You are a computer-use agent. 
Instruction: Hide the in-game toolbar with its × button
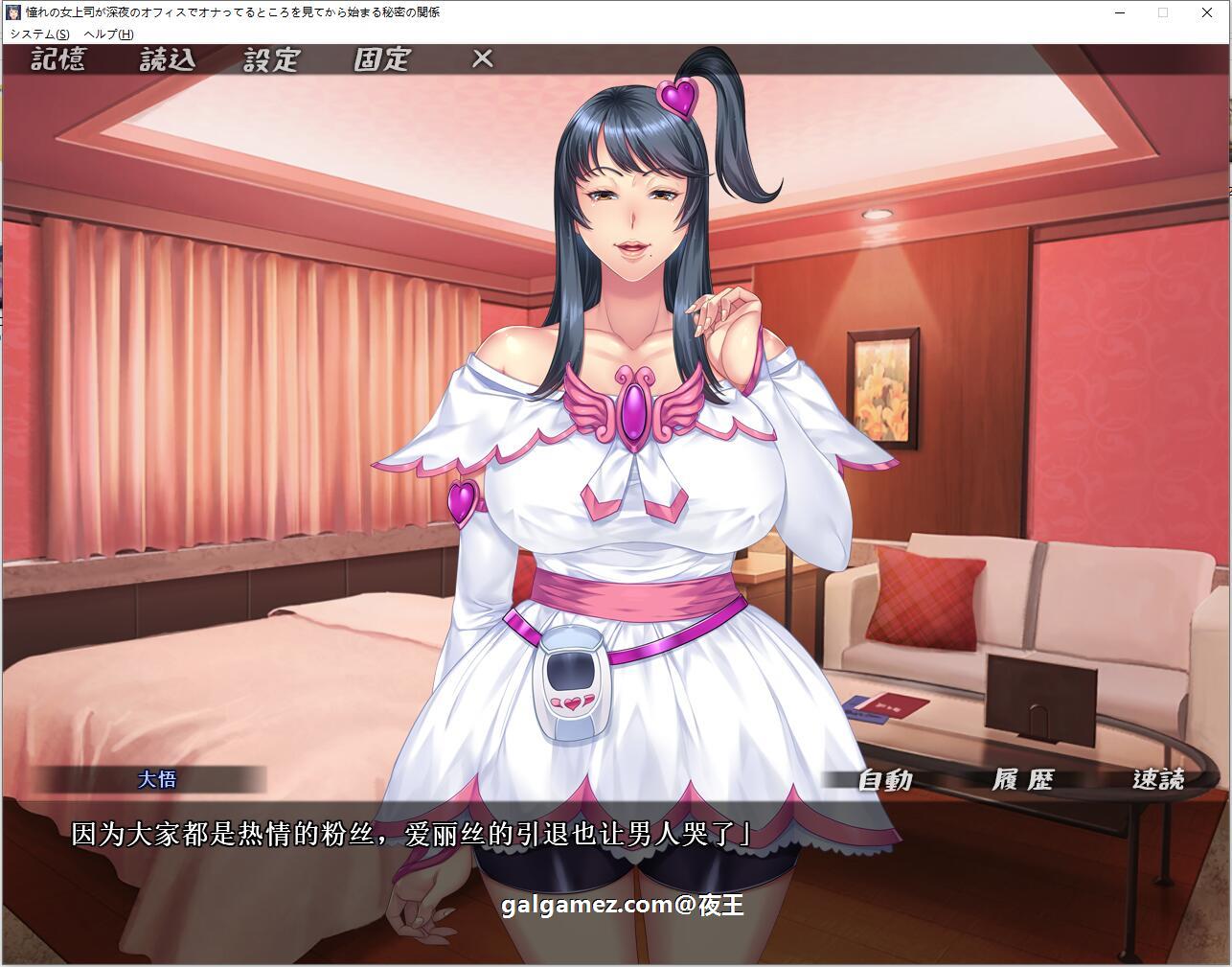[x=482, y=58]
